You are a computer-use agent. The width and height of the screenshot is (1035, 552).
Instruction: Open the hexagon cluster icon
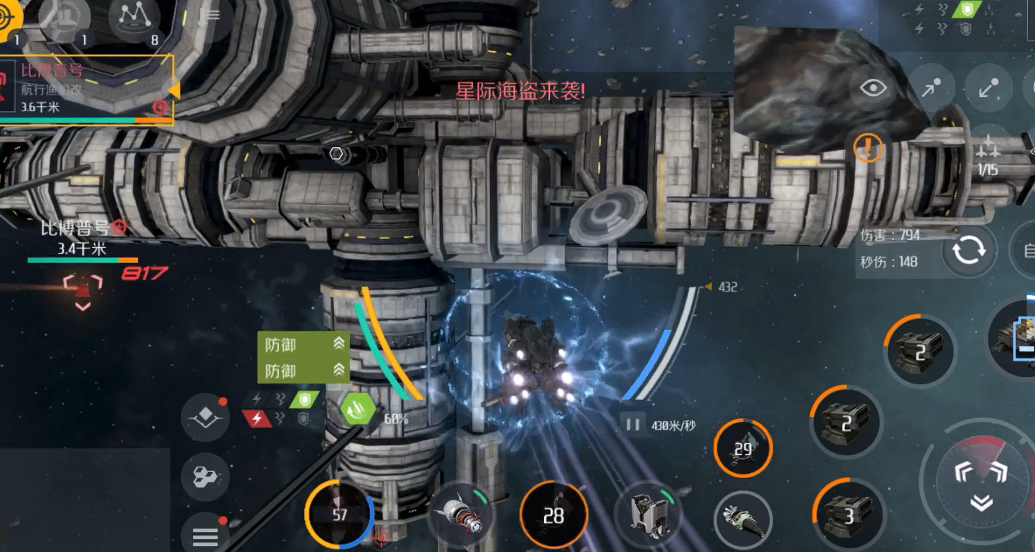[x=205, y=476]
